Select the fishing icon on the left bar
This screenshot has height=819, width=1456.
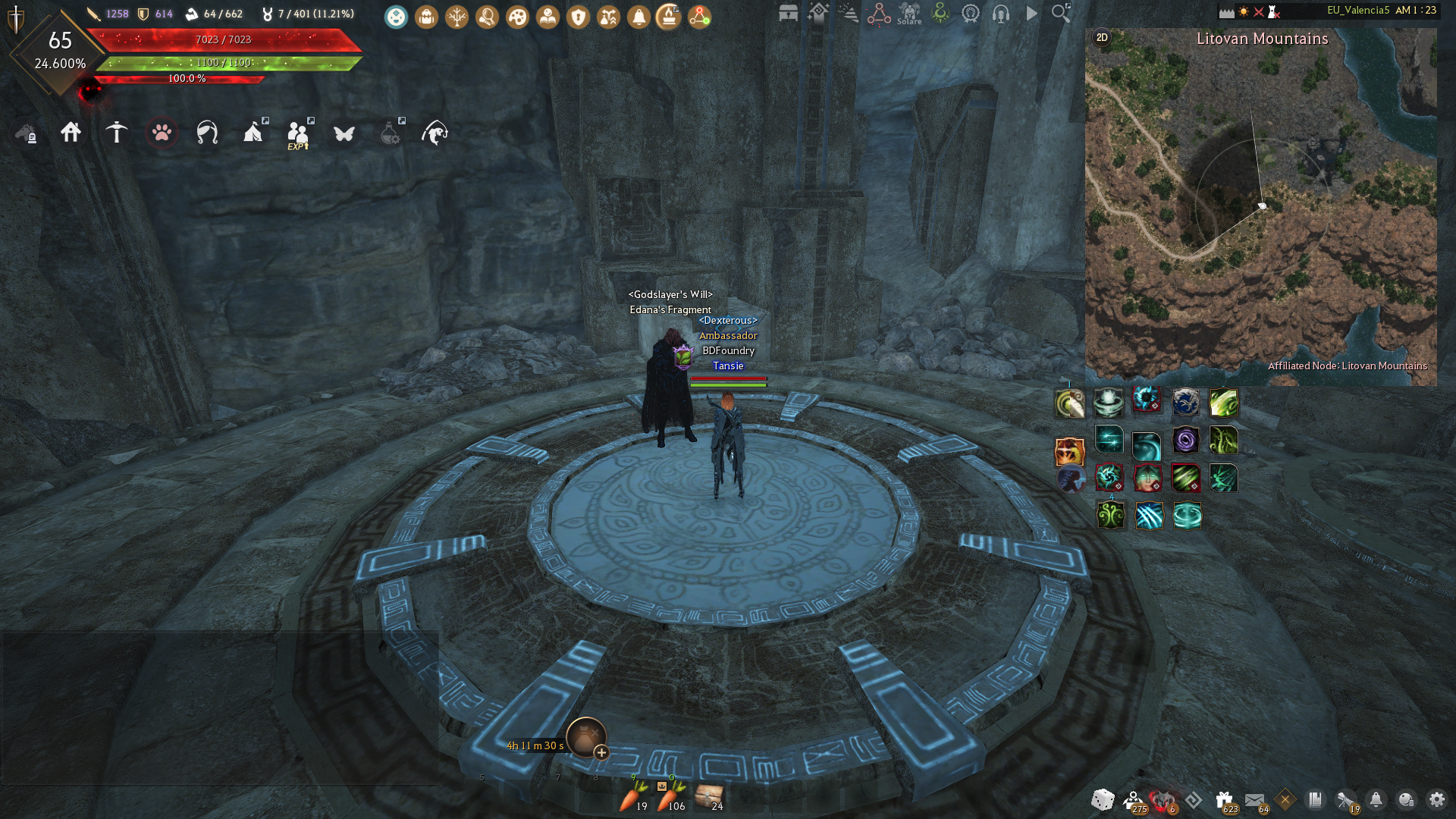click(x=436, y=135)
